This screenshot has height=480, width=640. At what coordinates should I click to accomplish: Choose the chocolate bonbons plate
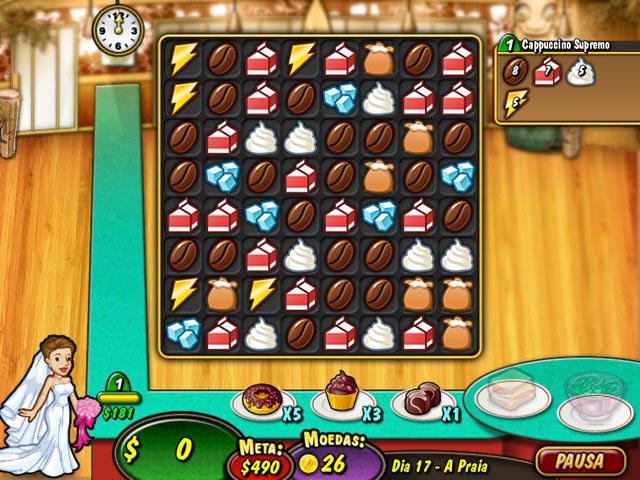coord(422,399)
